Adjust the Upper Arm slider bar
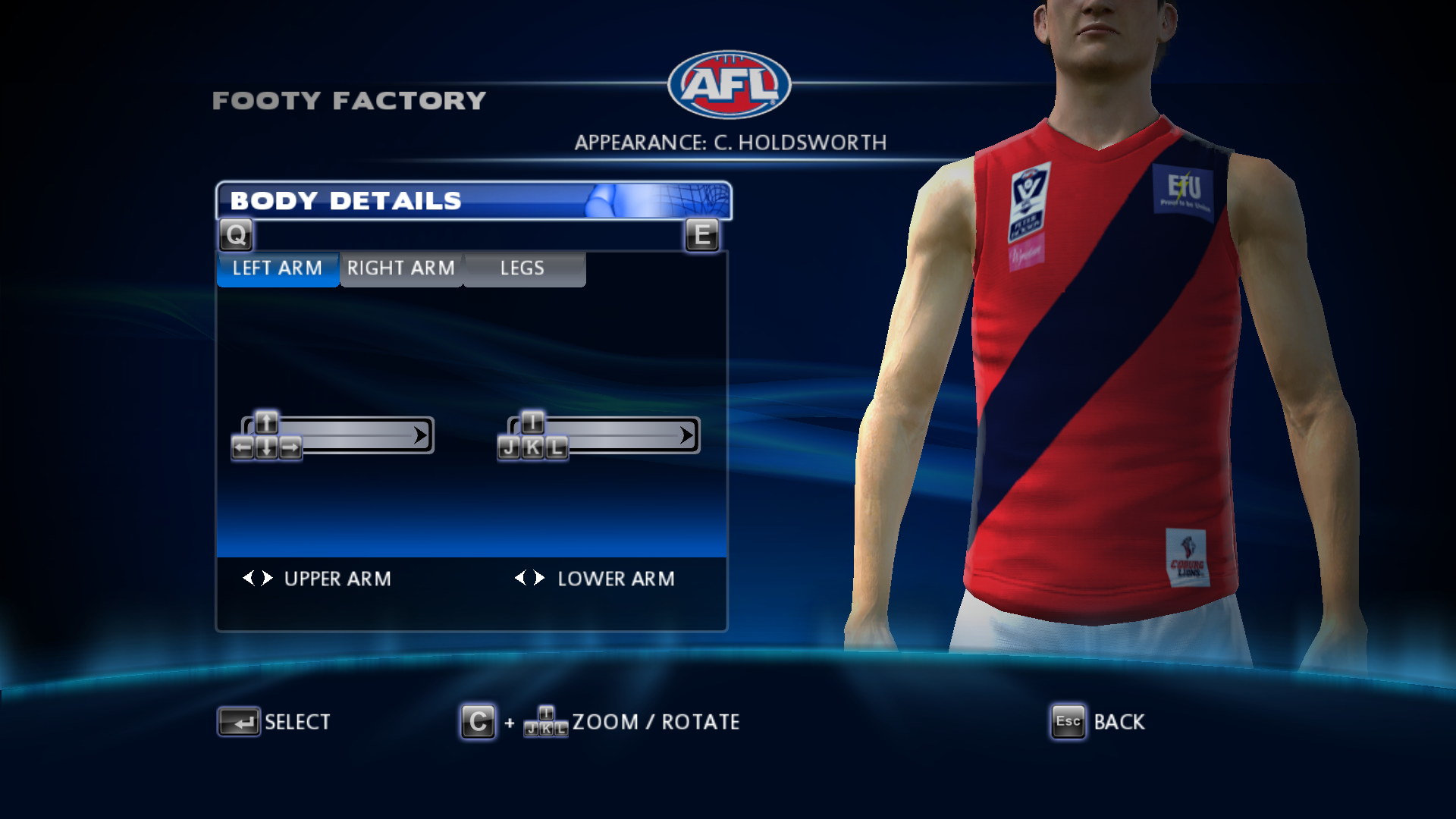The image size is (1456, 819). 356,435
